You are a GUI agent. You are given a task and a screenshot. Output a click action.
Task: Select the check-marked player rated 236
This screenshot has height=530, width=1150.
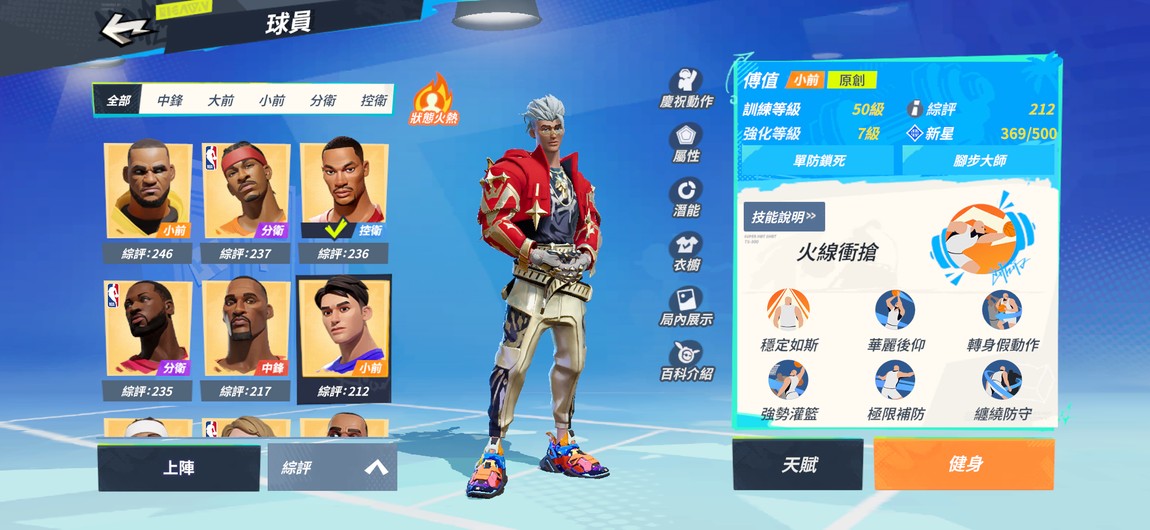point(344,199)
